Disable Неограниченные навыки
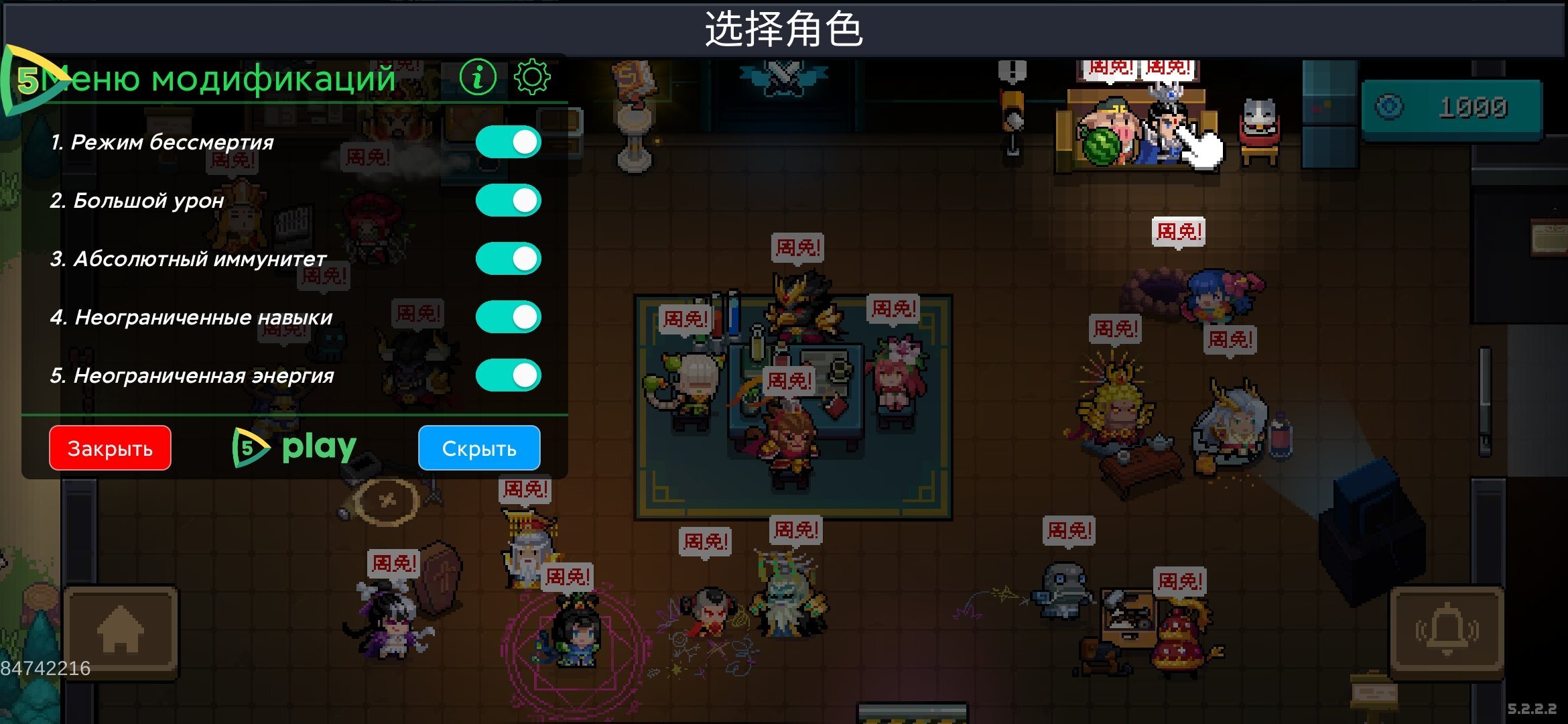 click(508, 316)
